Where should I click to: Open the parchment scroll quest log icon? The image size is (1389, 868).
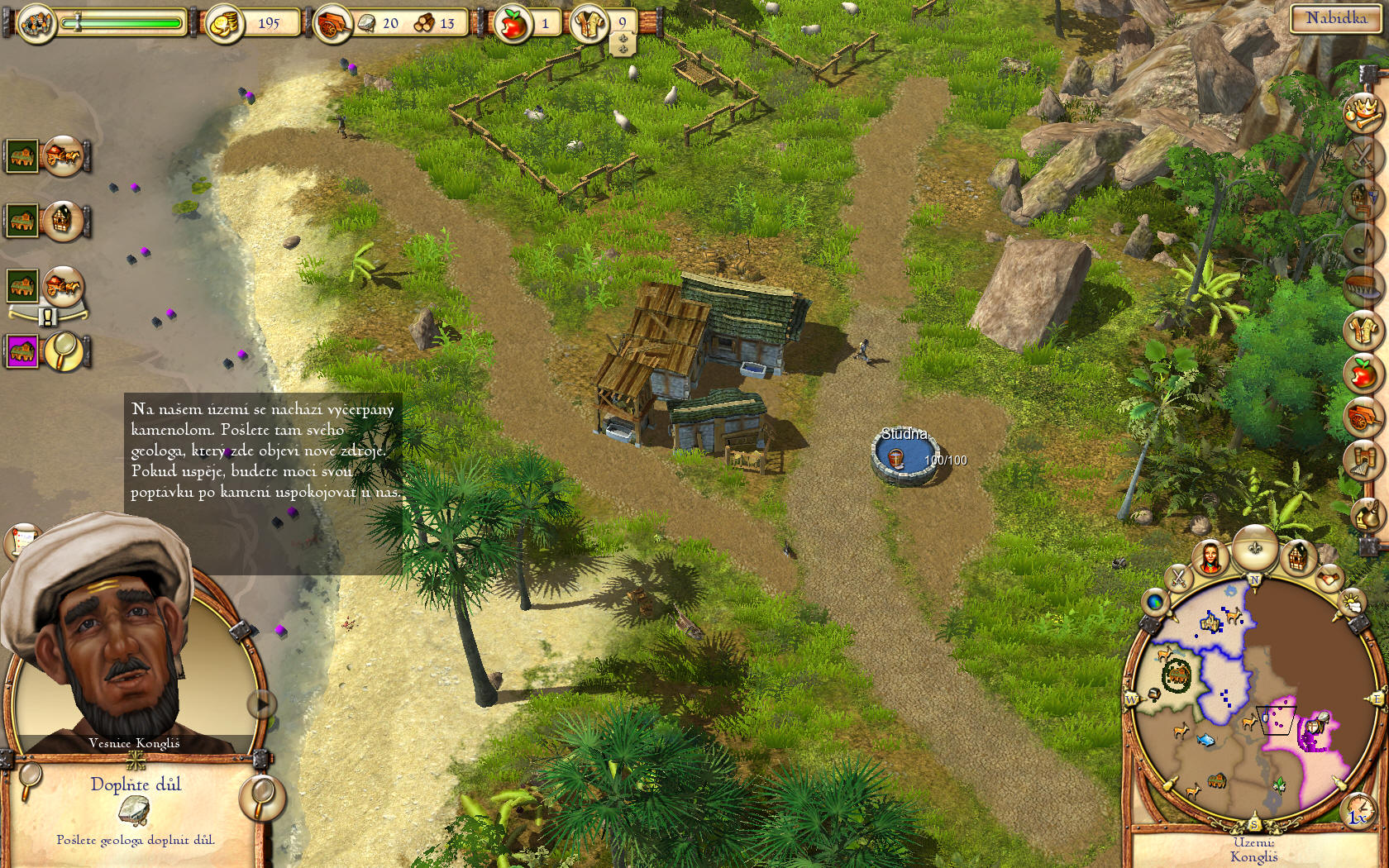(x=22, y=540)
